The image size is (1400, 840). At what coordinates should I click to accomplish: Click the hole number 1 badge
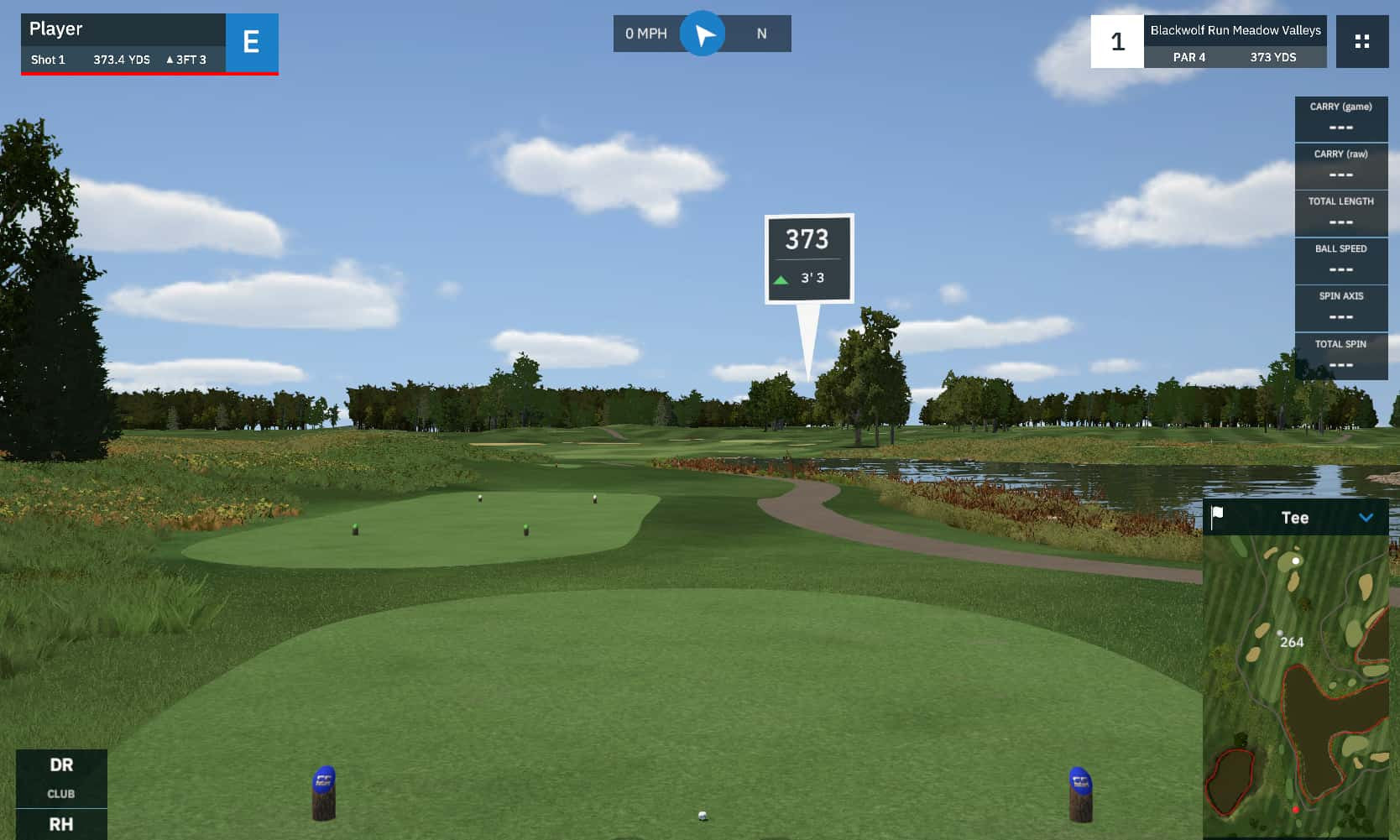pyautogui.click(x=1116, y=41)
